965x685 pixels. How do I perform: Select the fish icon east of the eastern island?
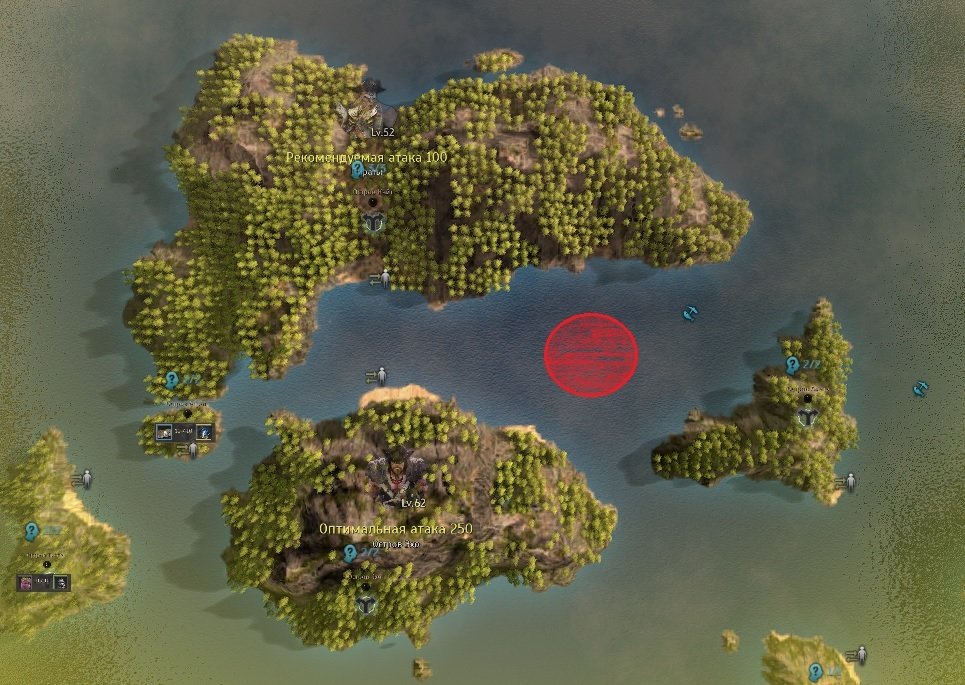click(920, 387)
